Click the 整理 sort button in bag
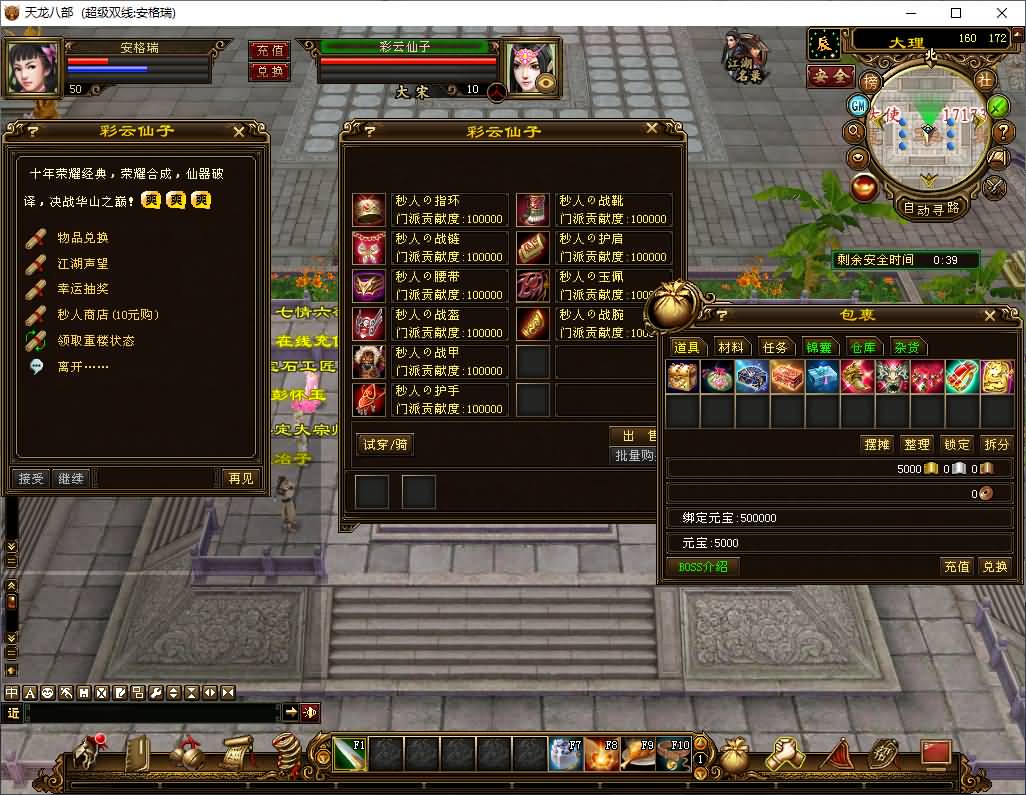1026x795 pixels. click(916, 444)
